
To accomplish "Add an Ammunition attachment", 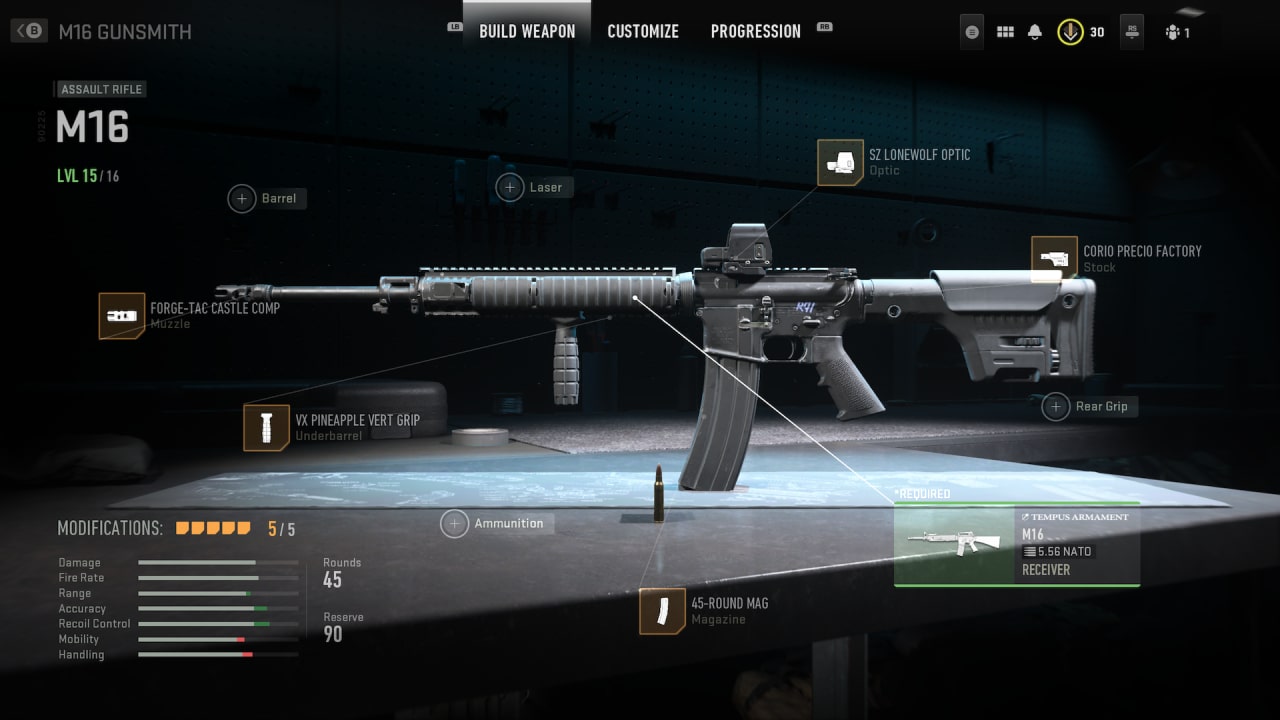I will [x=455, y=523].
